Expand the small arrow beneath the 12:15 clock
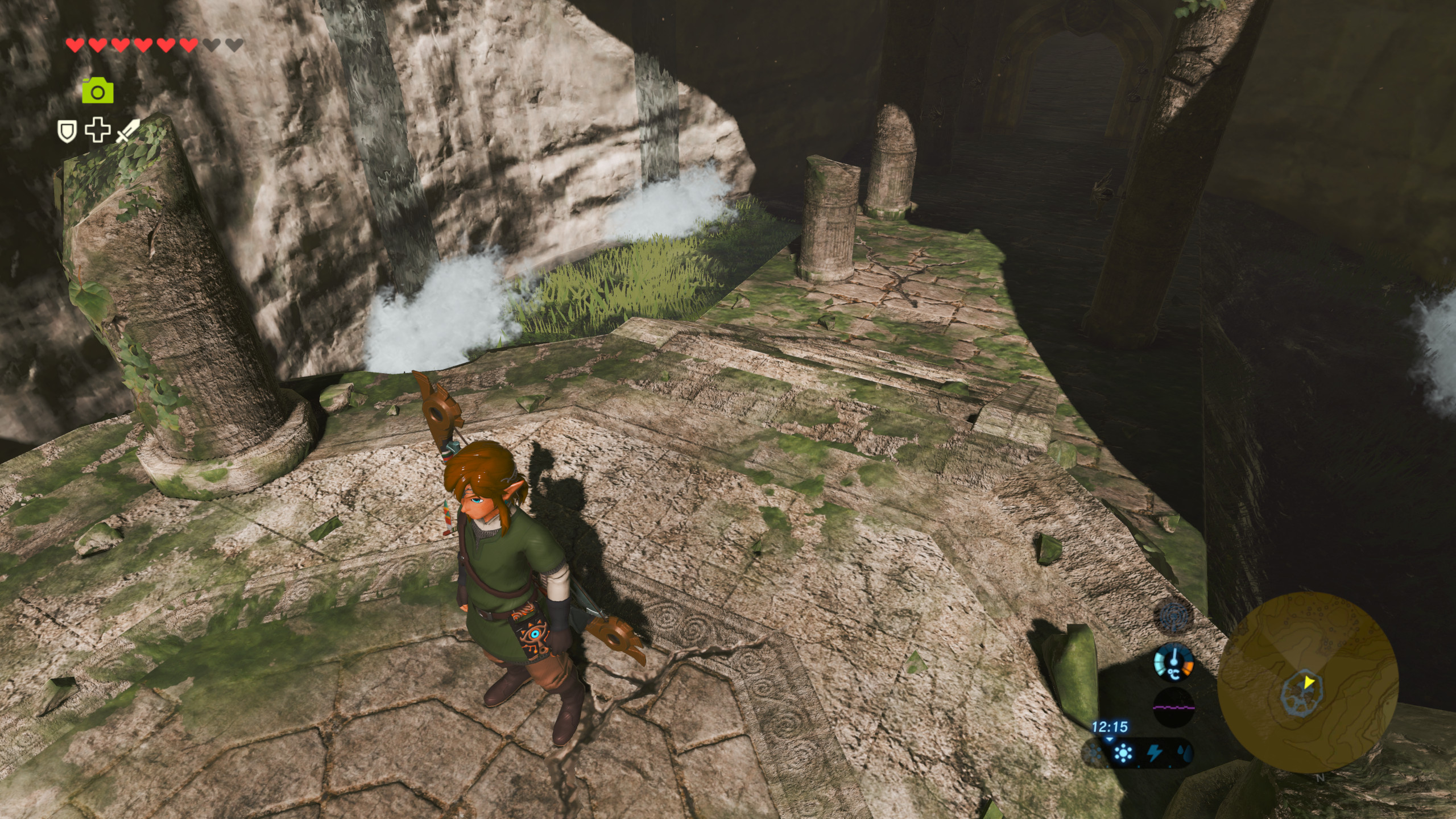 tap(1109, 740)
